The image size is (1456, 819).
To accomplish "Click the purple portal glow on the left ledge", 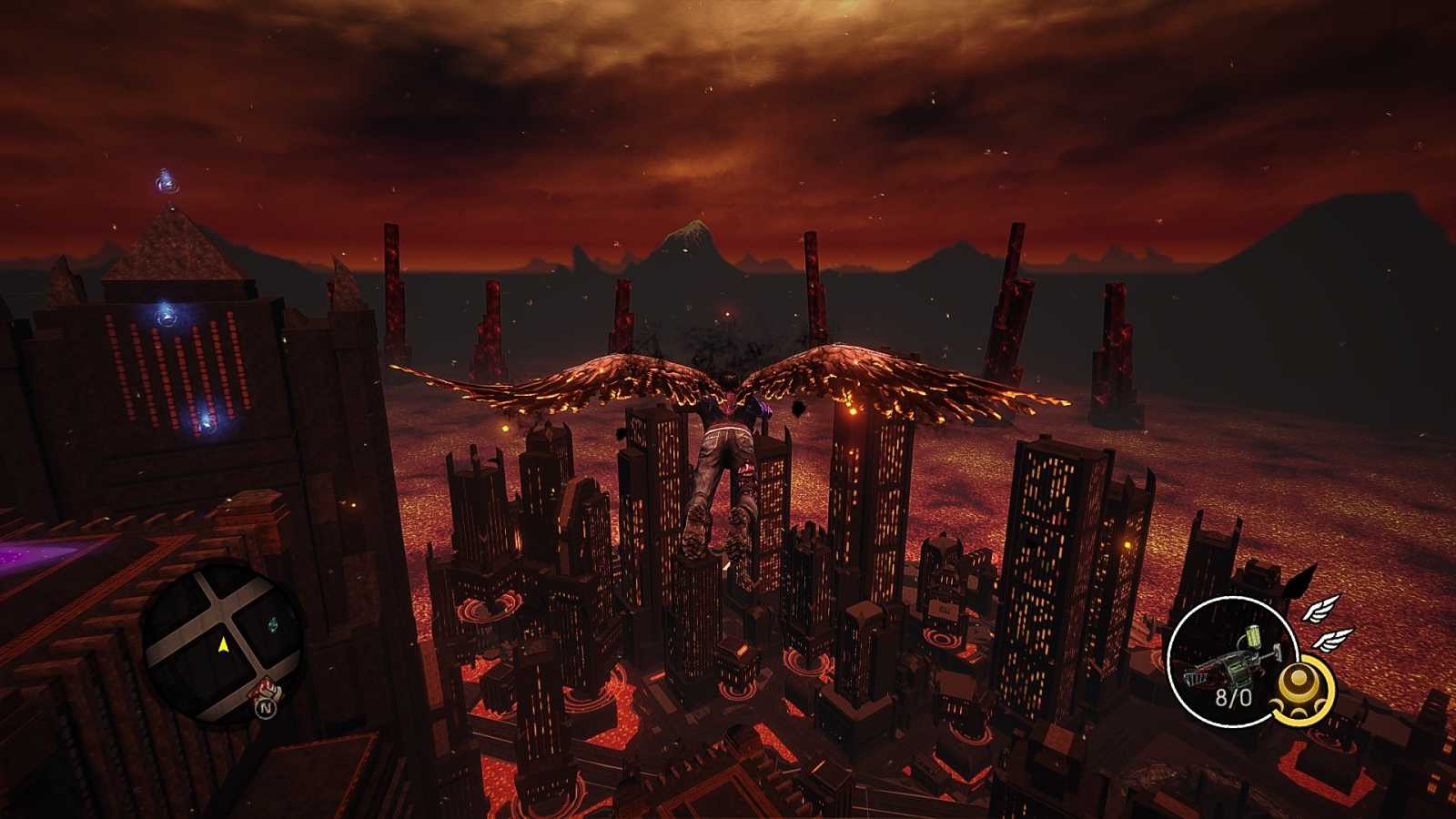I will pos(18,553).
